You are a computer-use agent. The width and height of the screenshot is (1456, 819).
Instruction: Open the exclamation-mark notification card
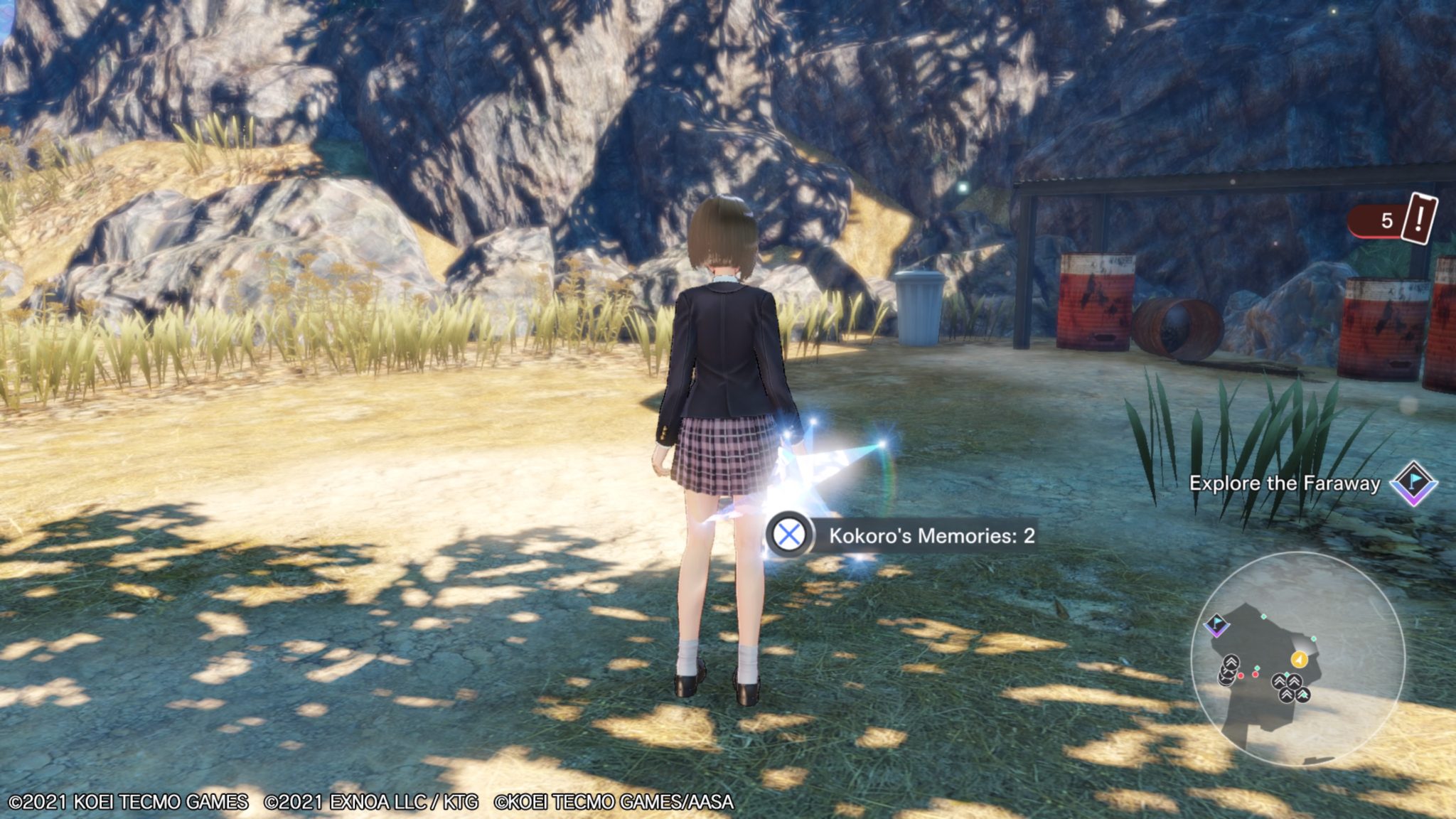click(x=1419, y=219)
